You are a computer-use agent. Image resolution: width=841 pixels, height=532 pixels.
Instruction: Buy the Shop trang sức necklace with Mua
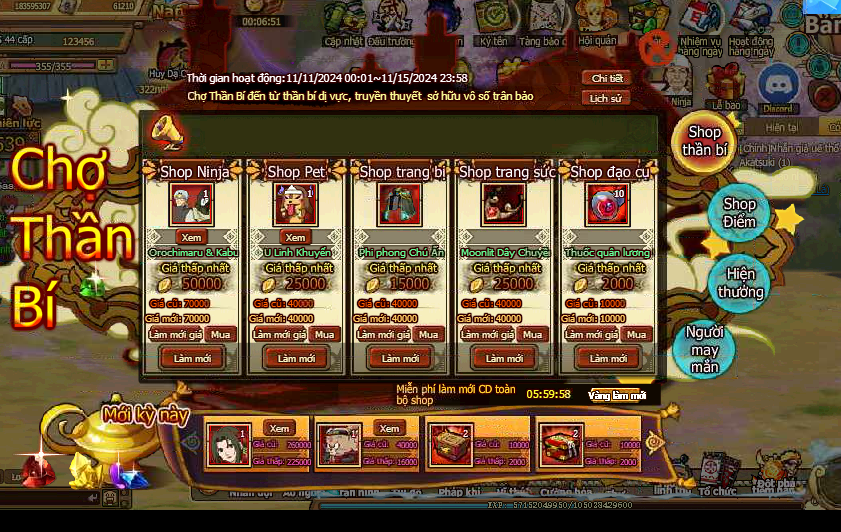532,334
